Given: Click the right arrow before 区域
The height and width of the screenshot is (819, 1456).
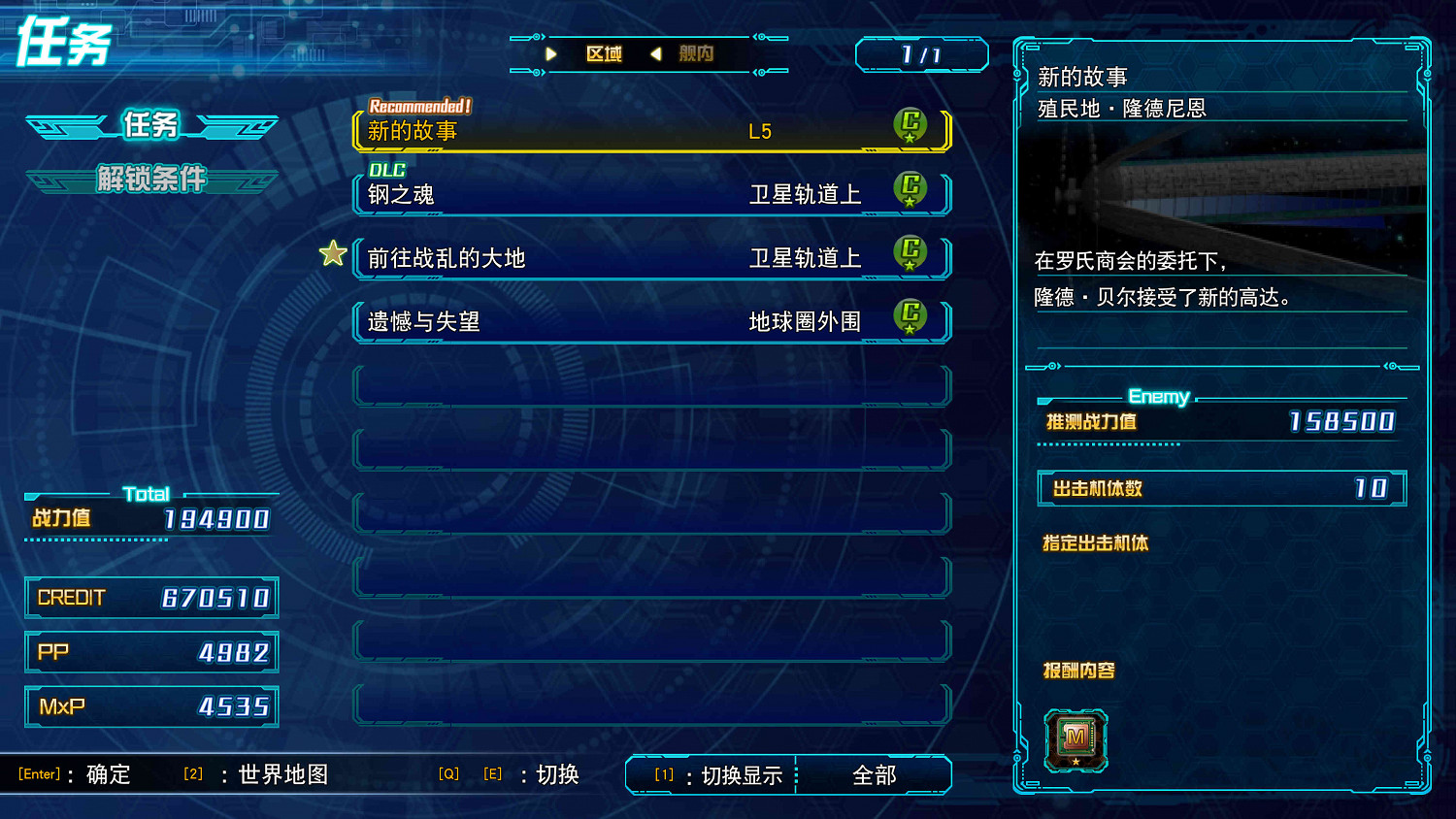Looking at the screenshot, I should pyautogui.click(x=553, y=54).
